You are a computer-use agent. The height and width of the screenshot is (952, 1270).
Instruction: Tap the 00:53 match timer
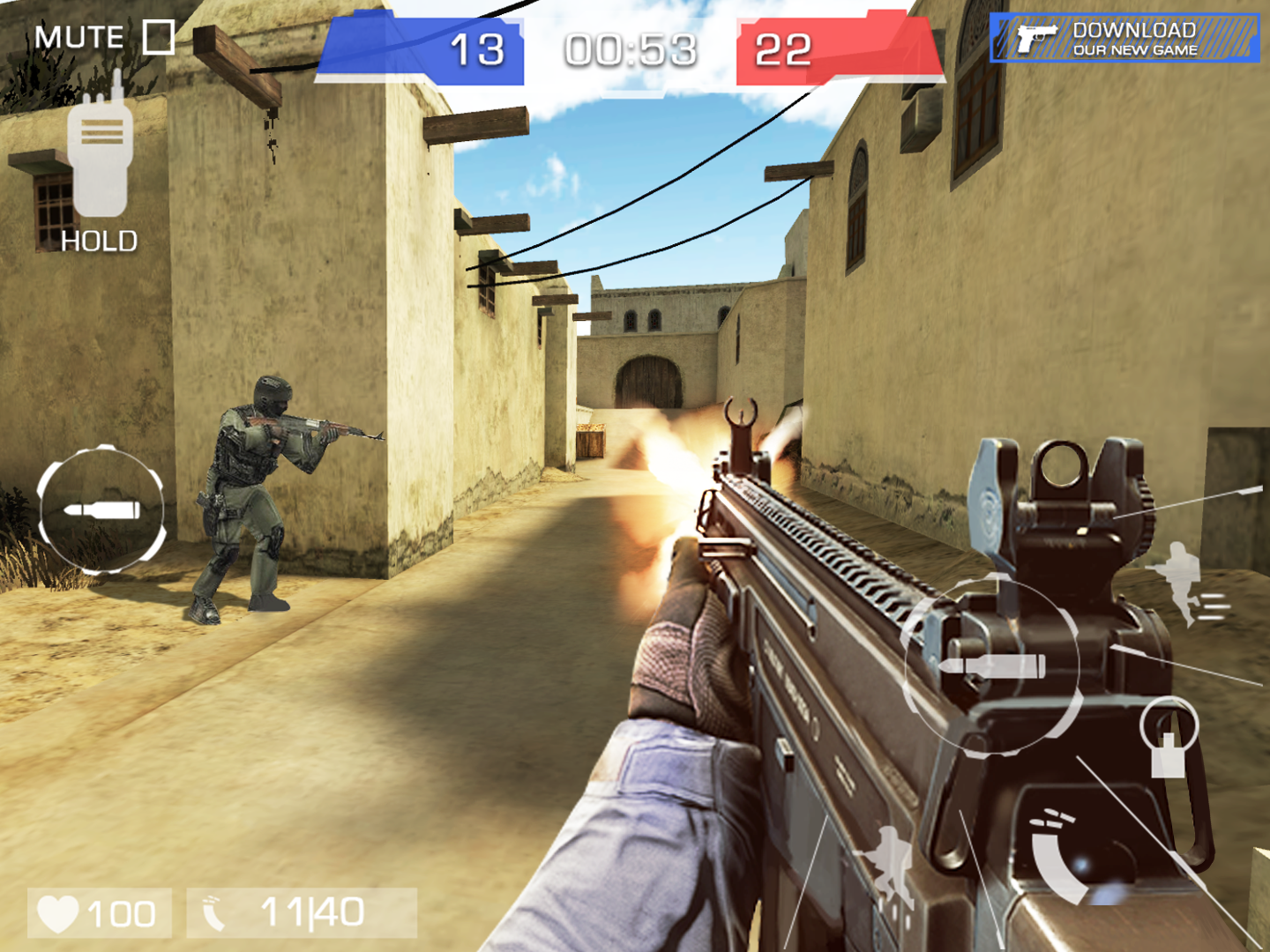tap(631, 51)
